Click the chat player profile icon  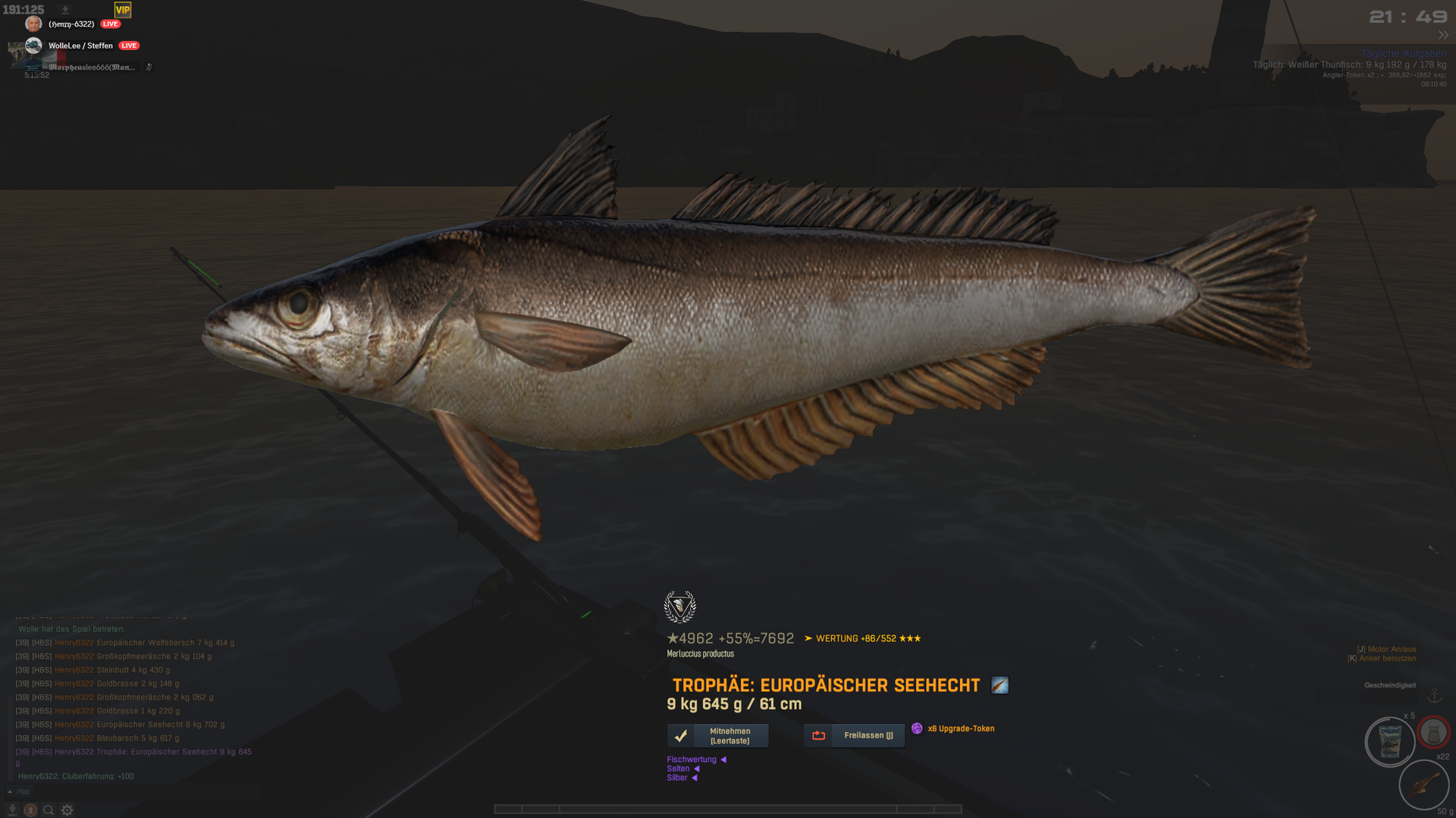(x=30, y=810)
